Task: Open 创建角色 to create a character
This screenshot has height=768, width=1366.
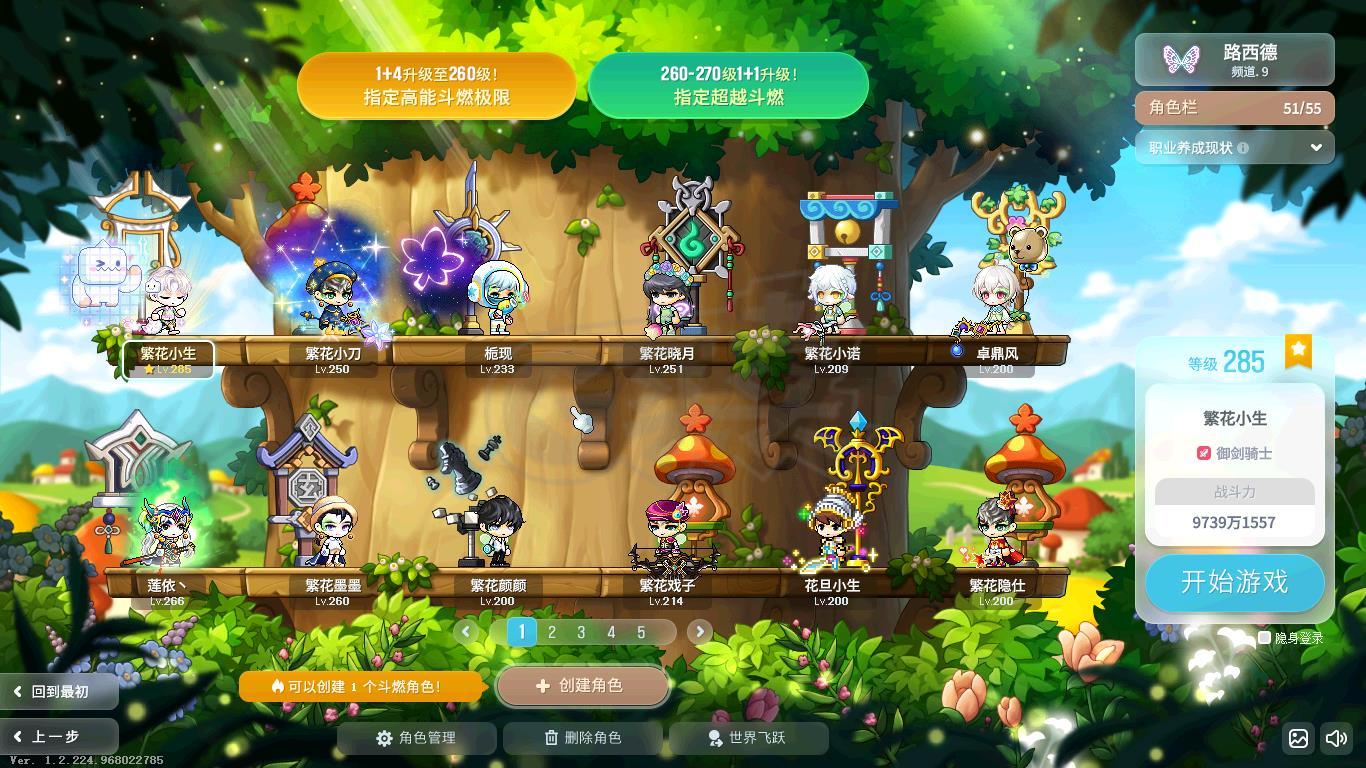Action: [x=582, y=686]
